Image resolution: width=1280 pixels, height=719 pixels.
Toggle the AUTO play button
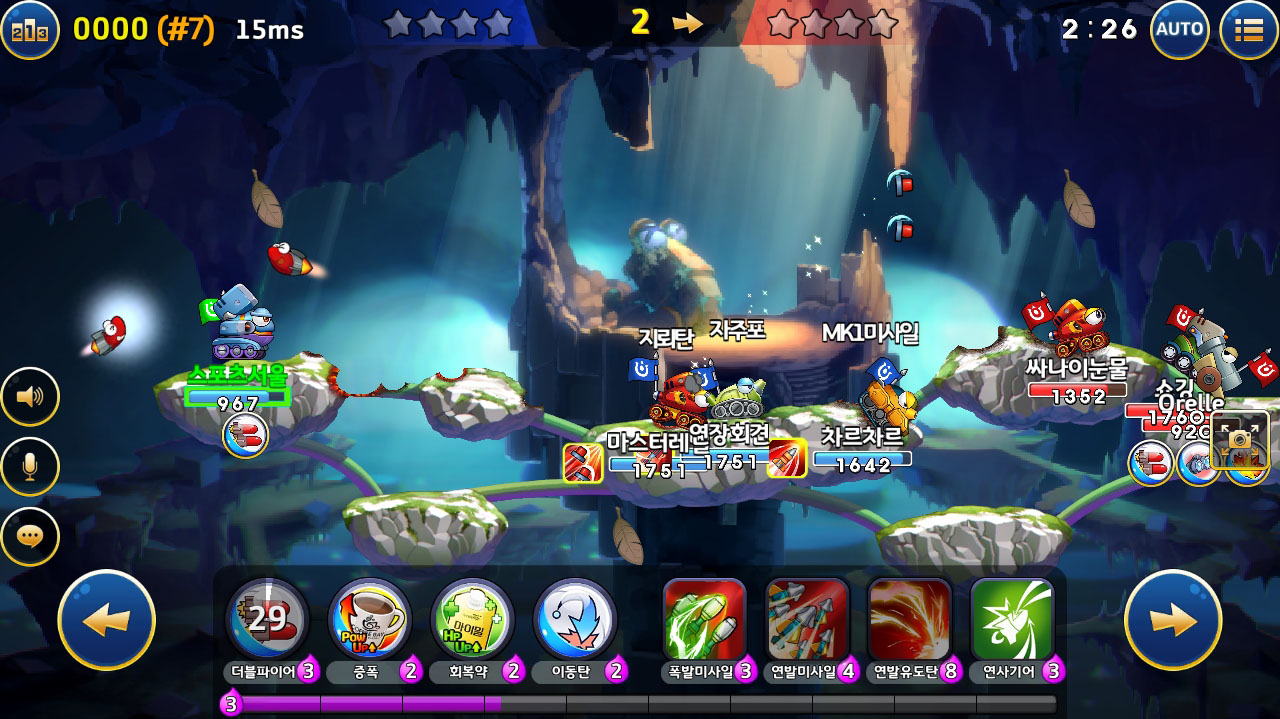[1180, 29]
